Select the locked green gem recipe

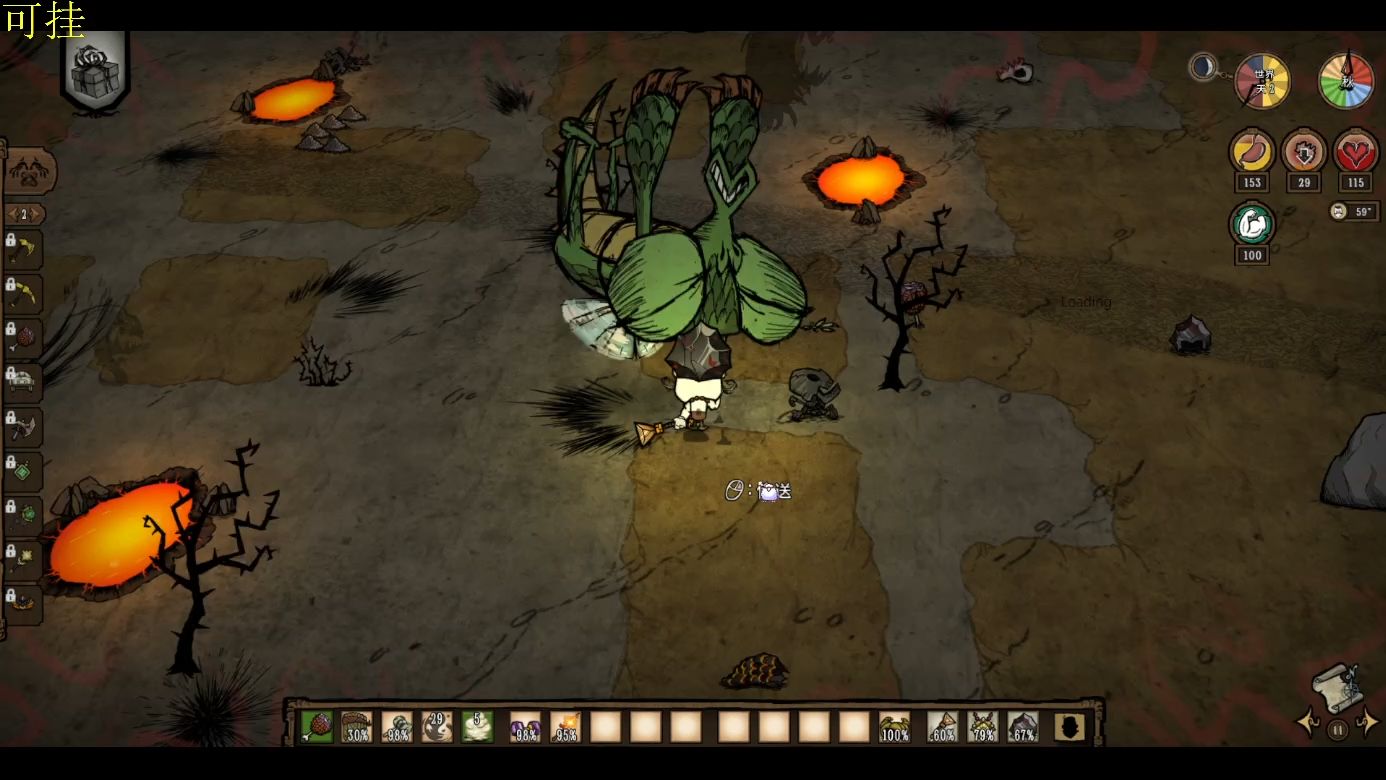(x=26, y=470)
